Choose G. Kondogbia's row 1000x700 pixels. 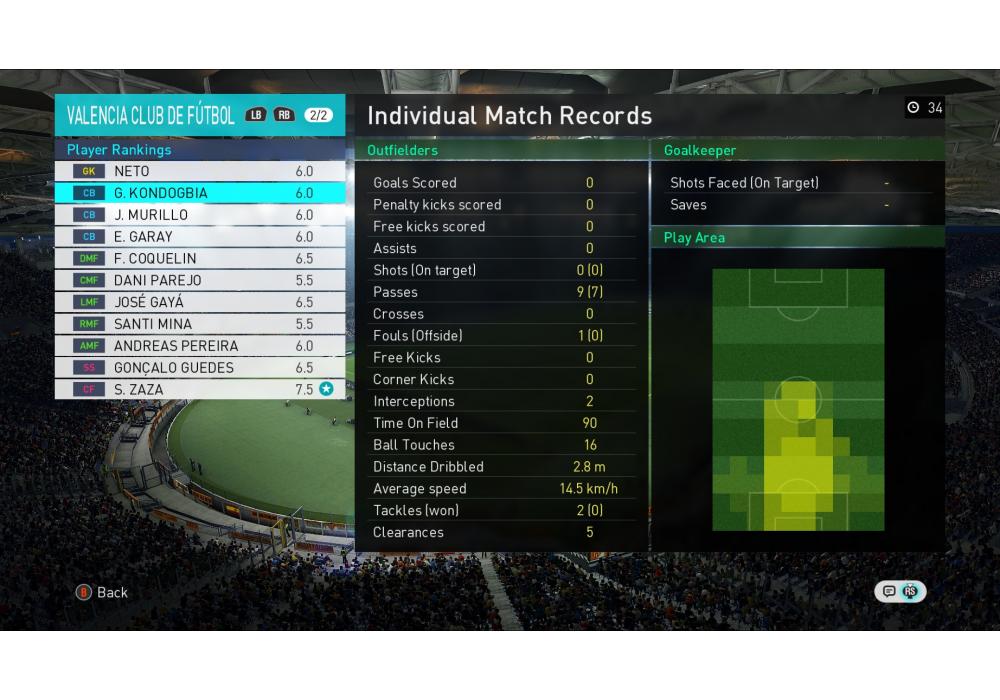tap(200, 193)
